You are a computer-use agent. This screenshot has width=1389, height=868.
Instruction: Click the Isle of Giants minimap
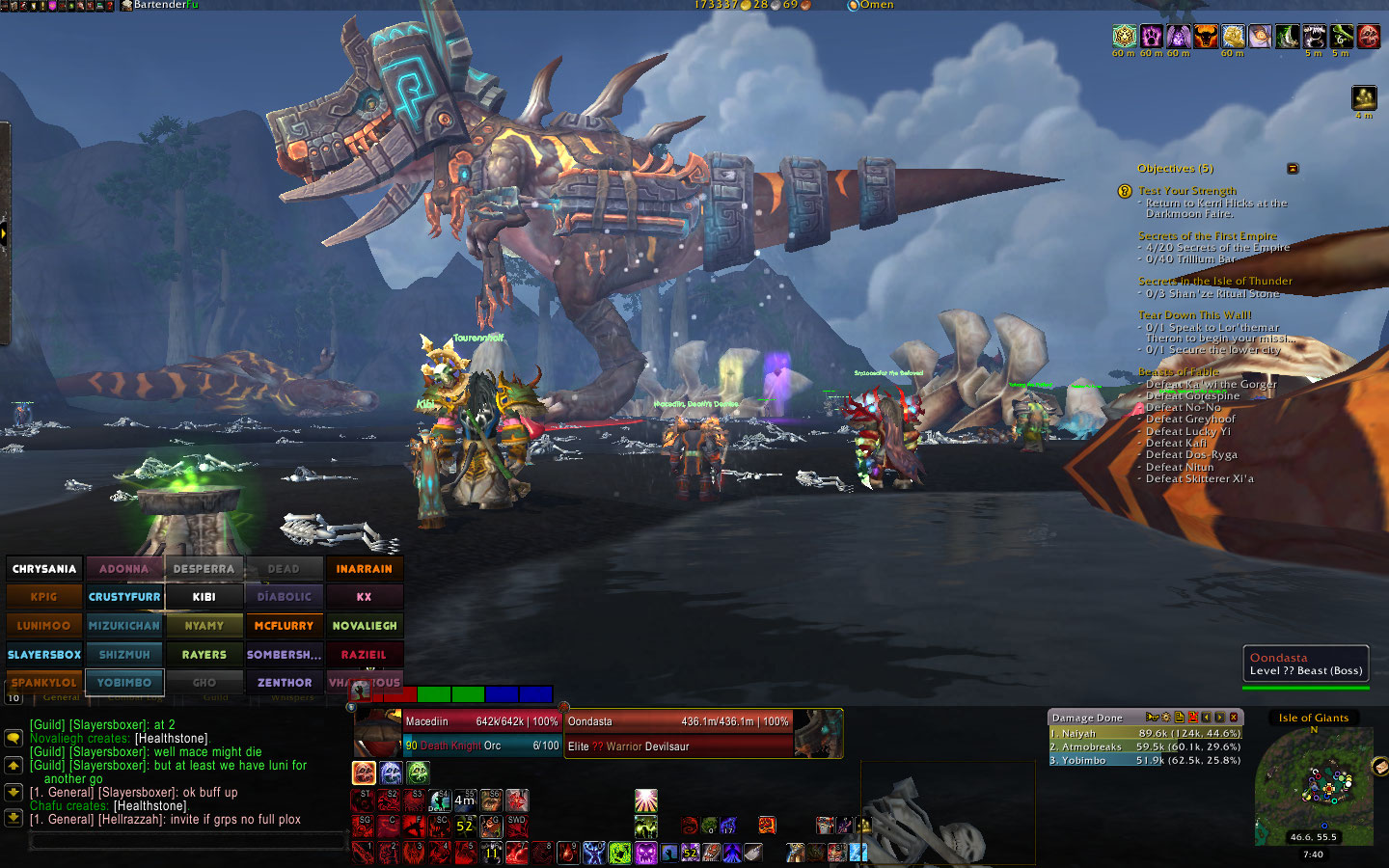pos(1314,783)
